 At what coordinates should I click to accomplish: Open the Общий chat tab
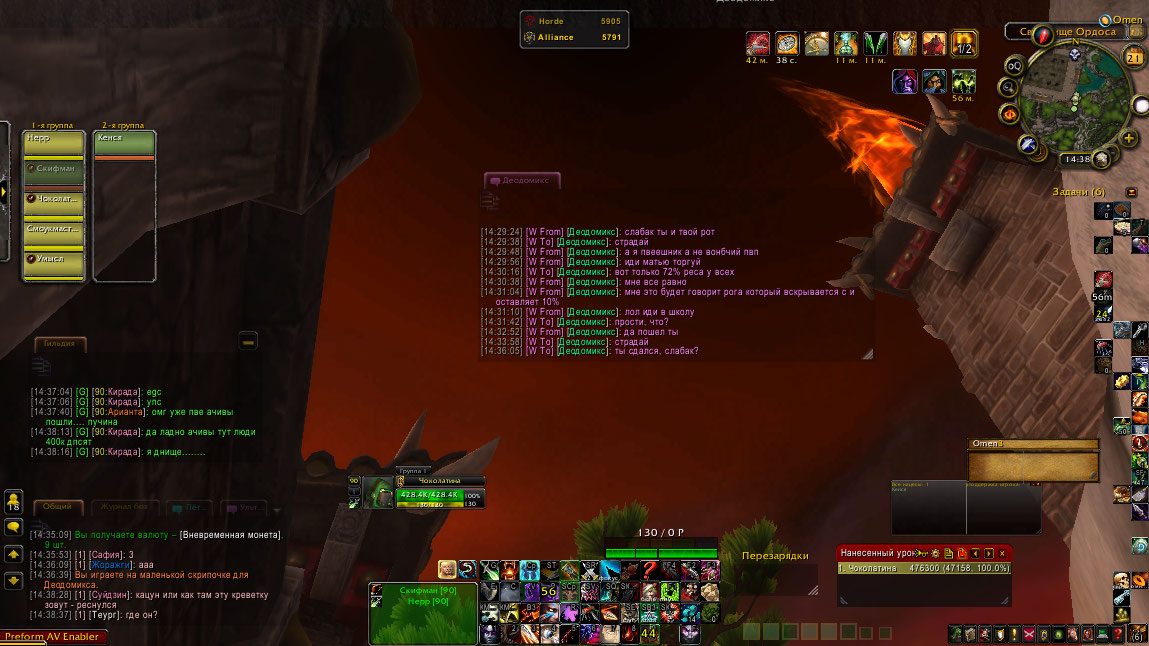(x=57, y=507)
